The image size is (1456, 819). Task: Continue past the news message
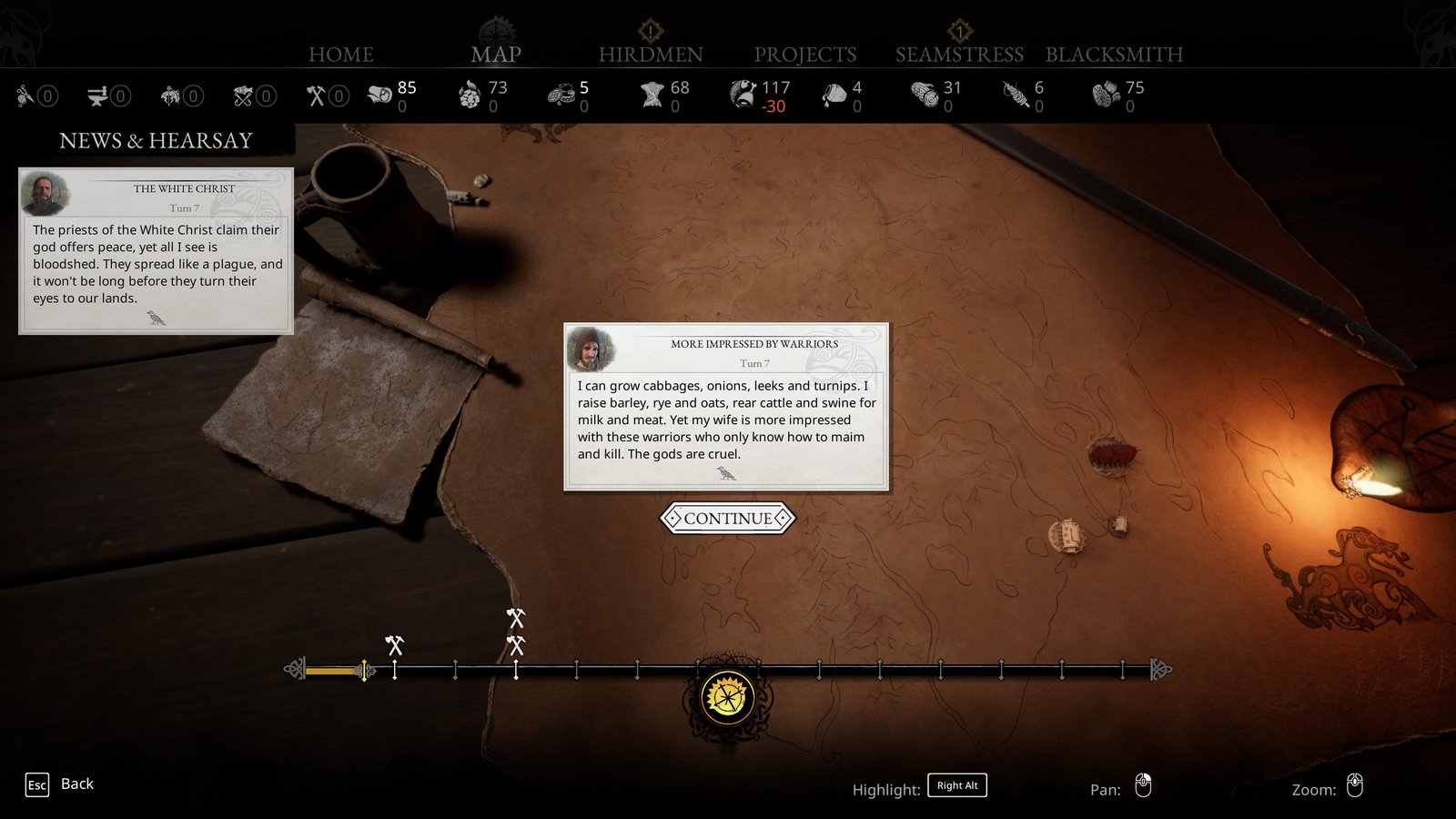727,519
